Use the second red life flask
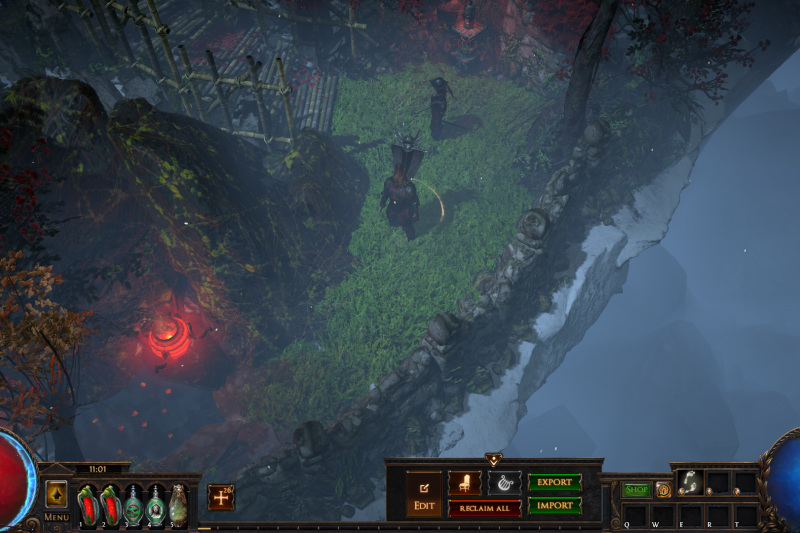This screenshot has height=533, width=800. coord(110,503)
